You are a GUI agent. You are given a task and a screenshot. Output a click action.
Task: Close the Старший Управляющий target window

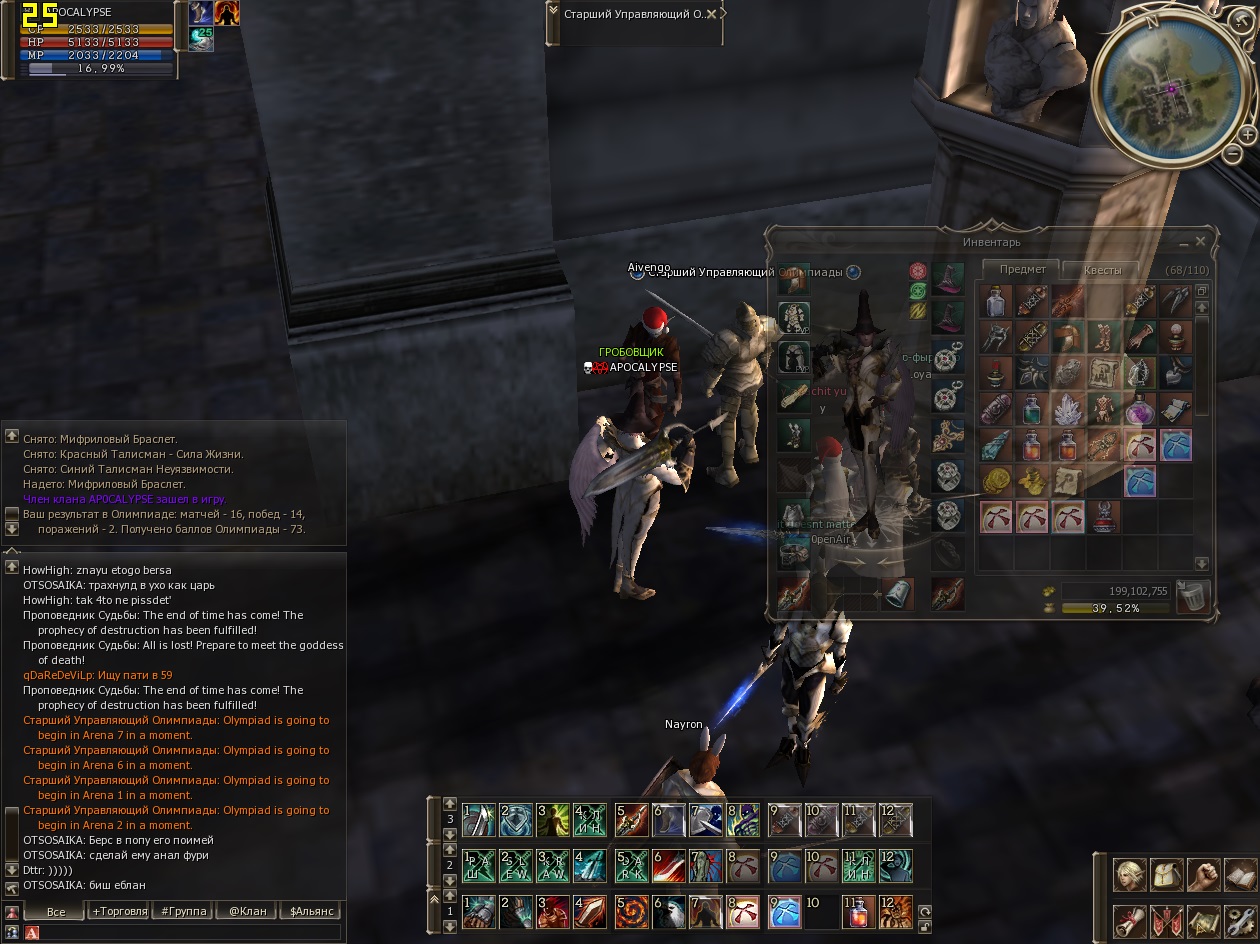(712, 14)
